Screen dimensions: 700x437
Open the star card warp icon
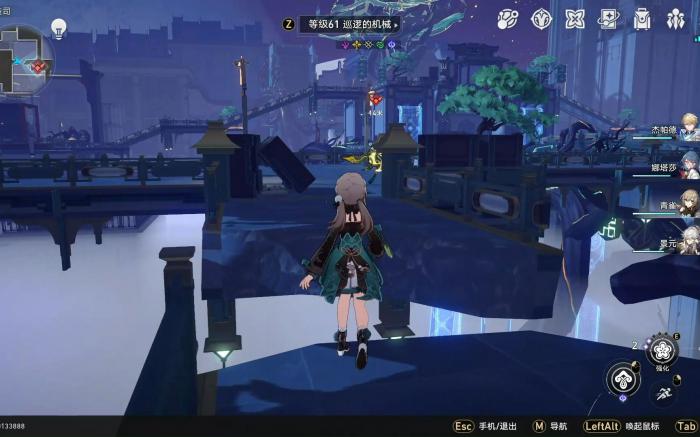click(x=608, y=19)
